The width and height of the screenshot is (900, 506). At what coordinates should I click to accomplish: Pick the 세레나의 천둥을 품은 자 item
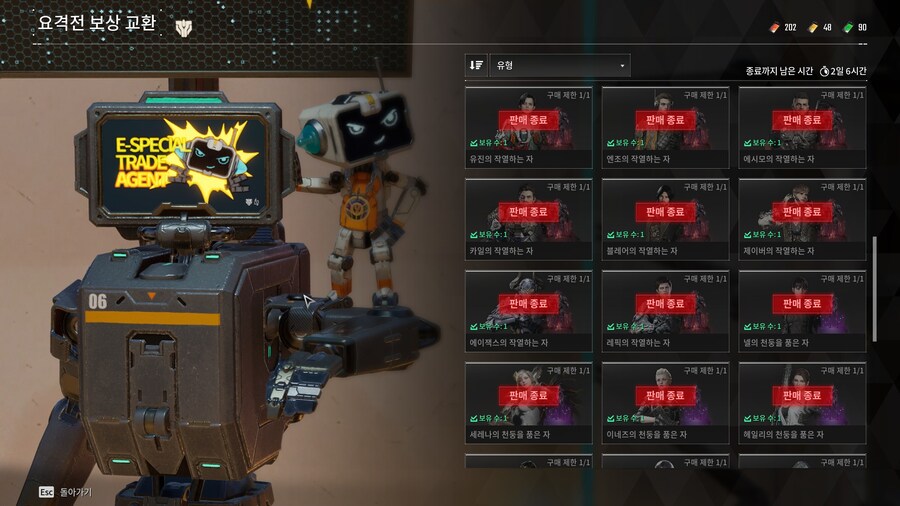(528, 403)
